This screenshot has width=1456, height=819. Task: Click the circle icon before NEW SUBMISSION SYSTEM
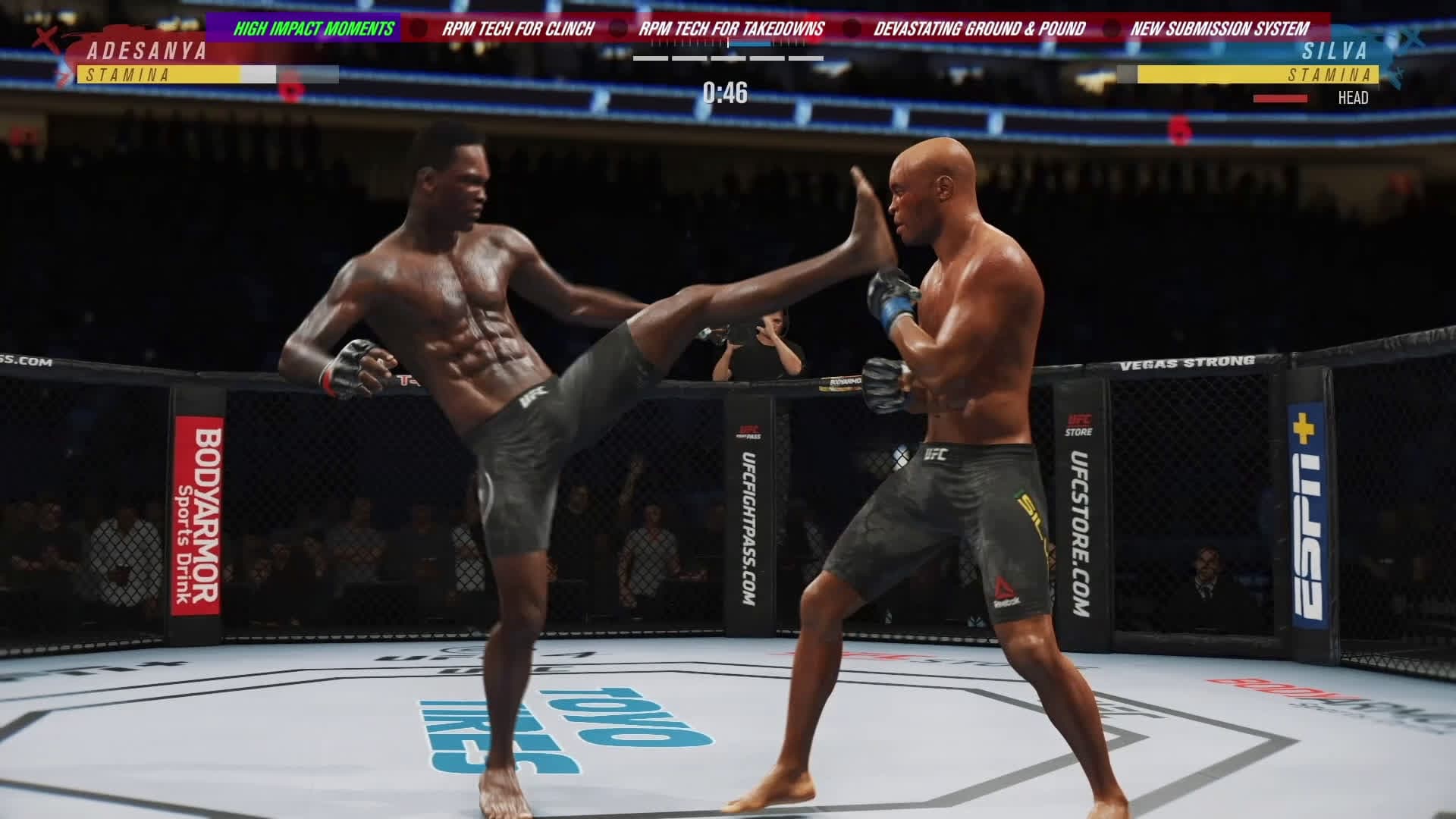coord(1112,27)
